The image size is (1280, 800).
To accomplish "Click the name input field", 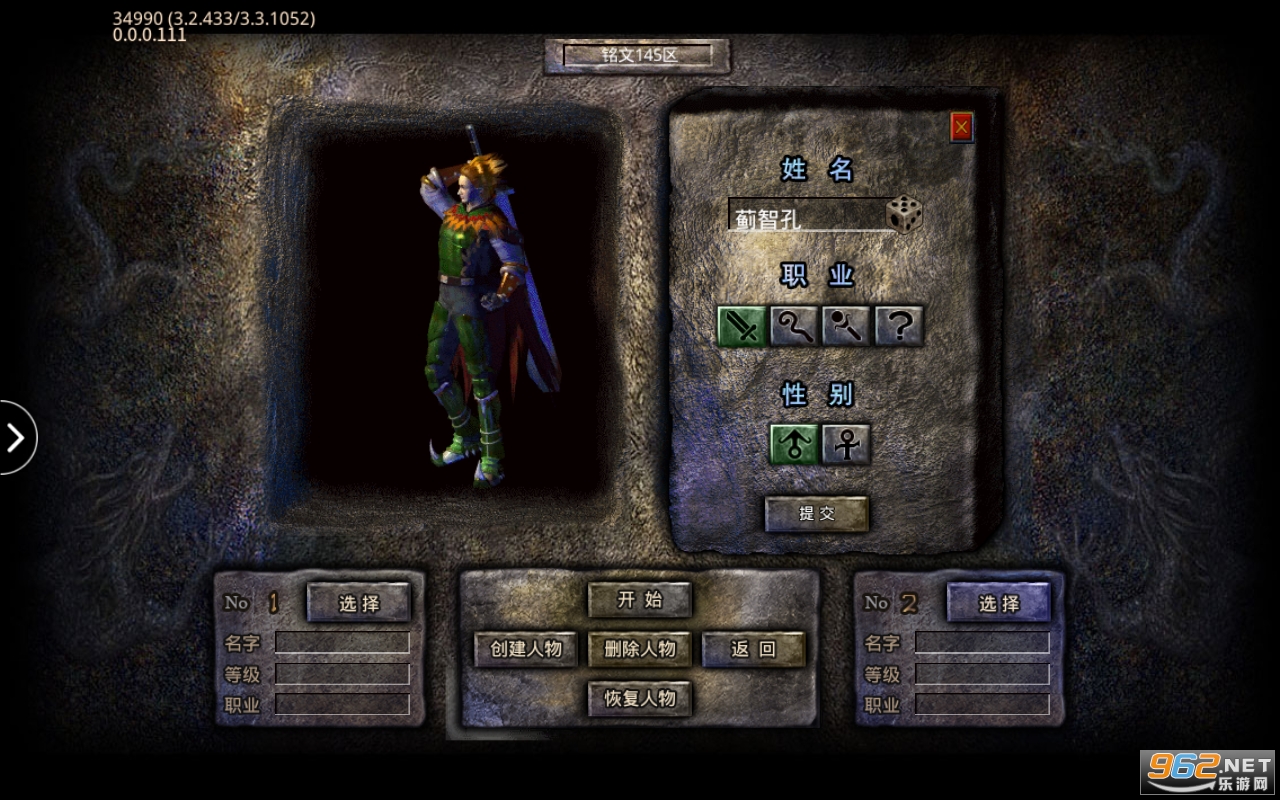I will 806,216.
